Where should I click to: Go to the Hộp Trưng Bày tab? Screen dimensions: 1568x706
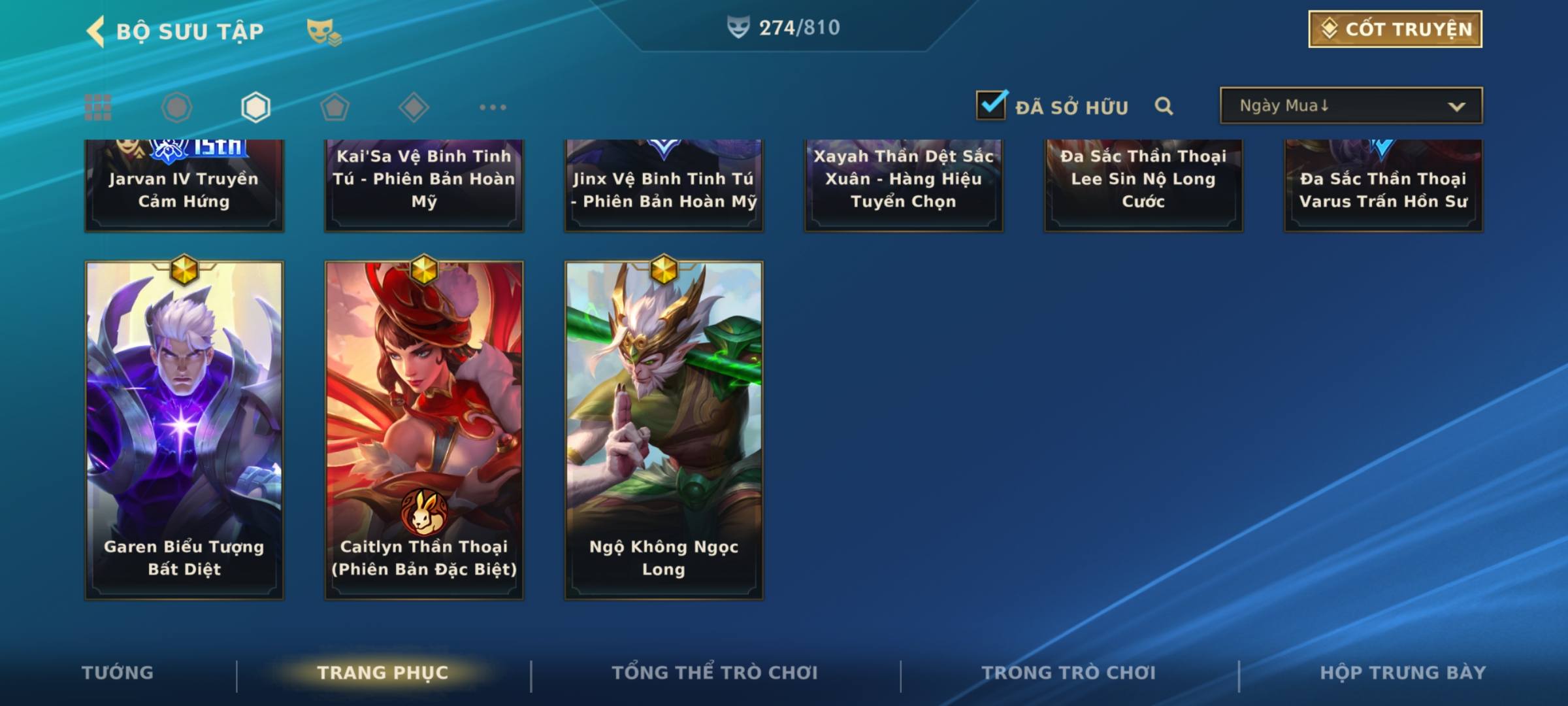(x=1403, y=673)
